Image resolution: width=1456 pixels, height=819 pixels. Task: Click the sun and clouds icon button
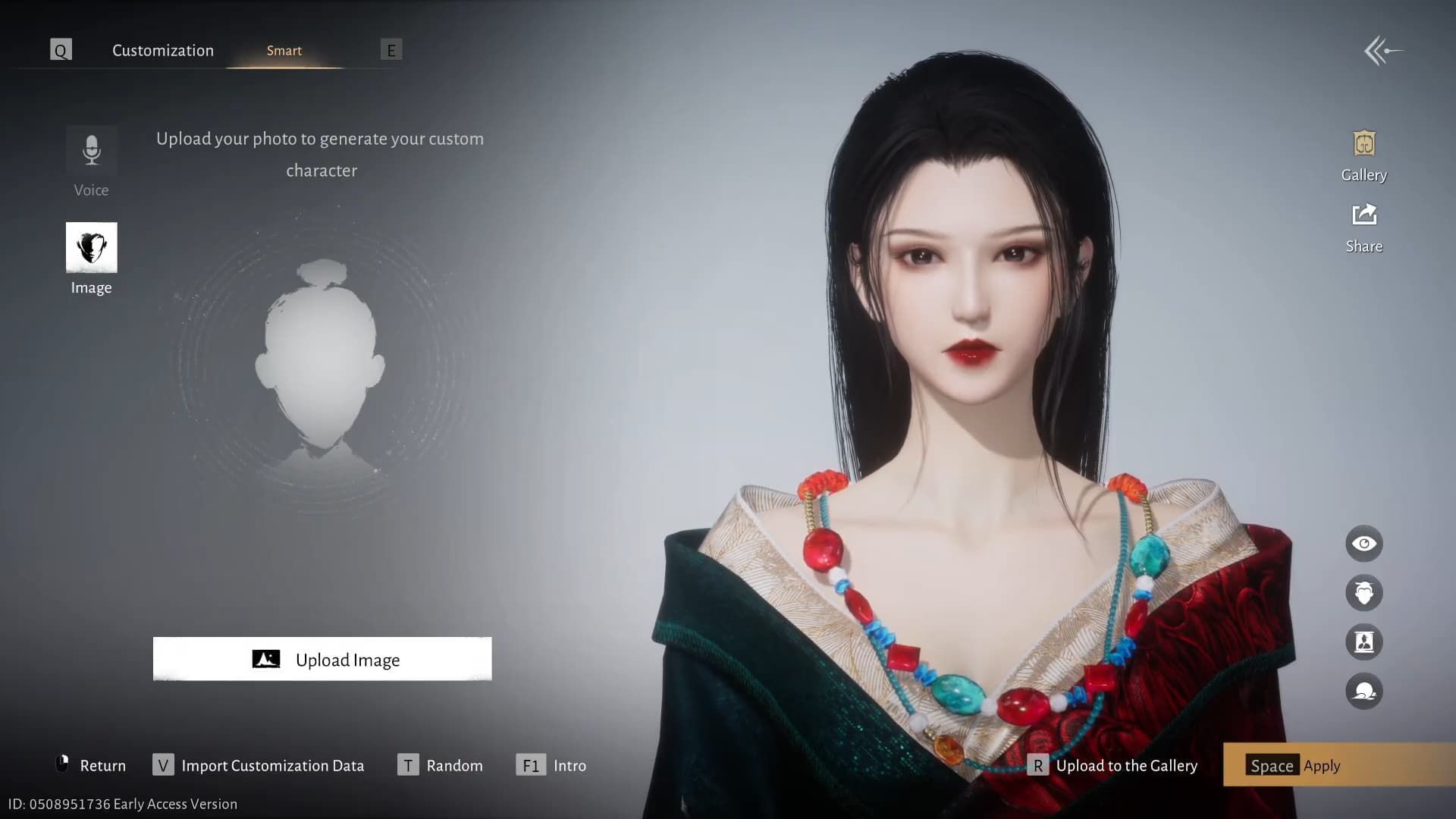pyautogui.click(x=1363, y=692)
